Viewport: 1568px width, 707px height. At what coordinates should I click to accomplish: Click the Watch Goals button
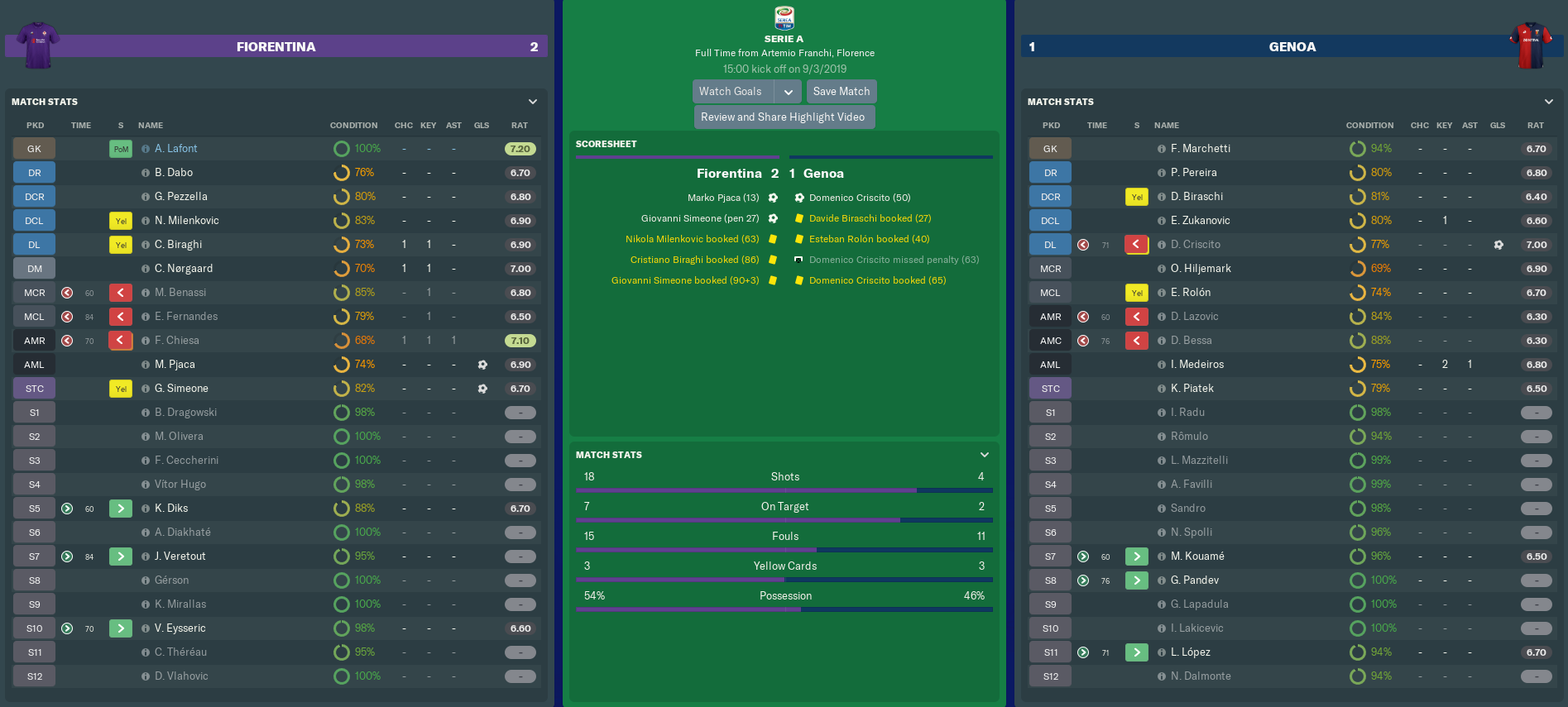point(731,92)
